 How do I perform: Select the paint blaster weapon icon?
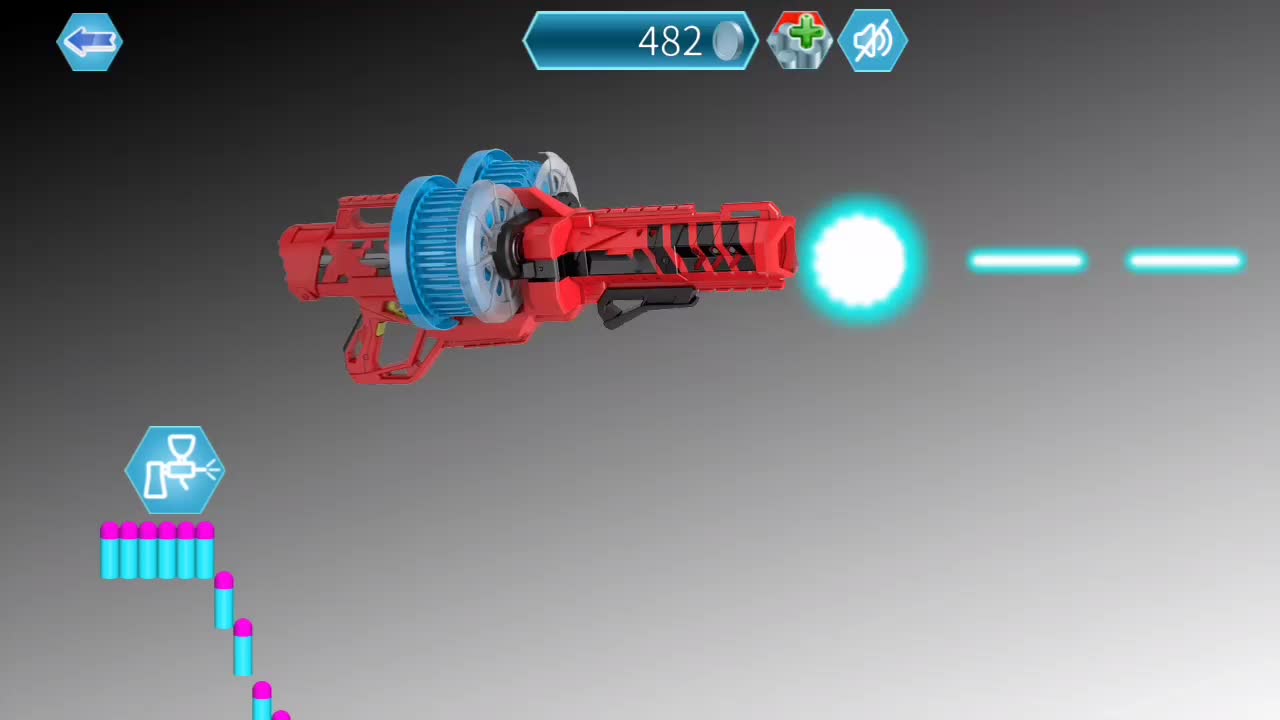(x=175, y=468)
